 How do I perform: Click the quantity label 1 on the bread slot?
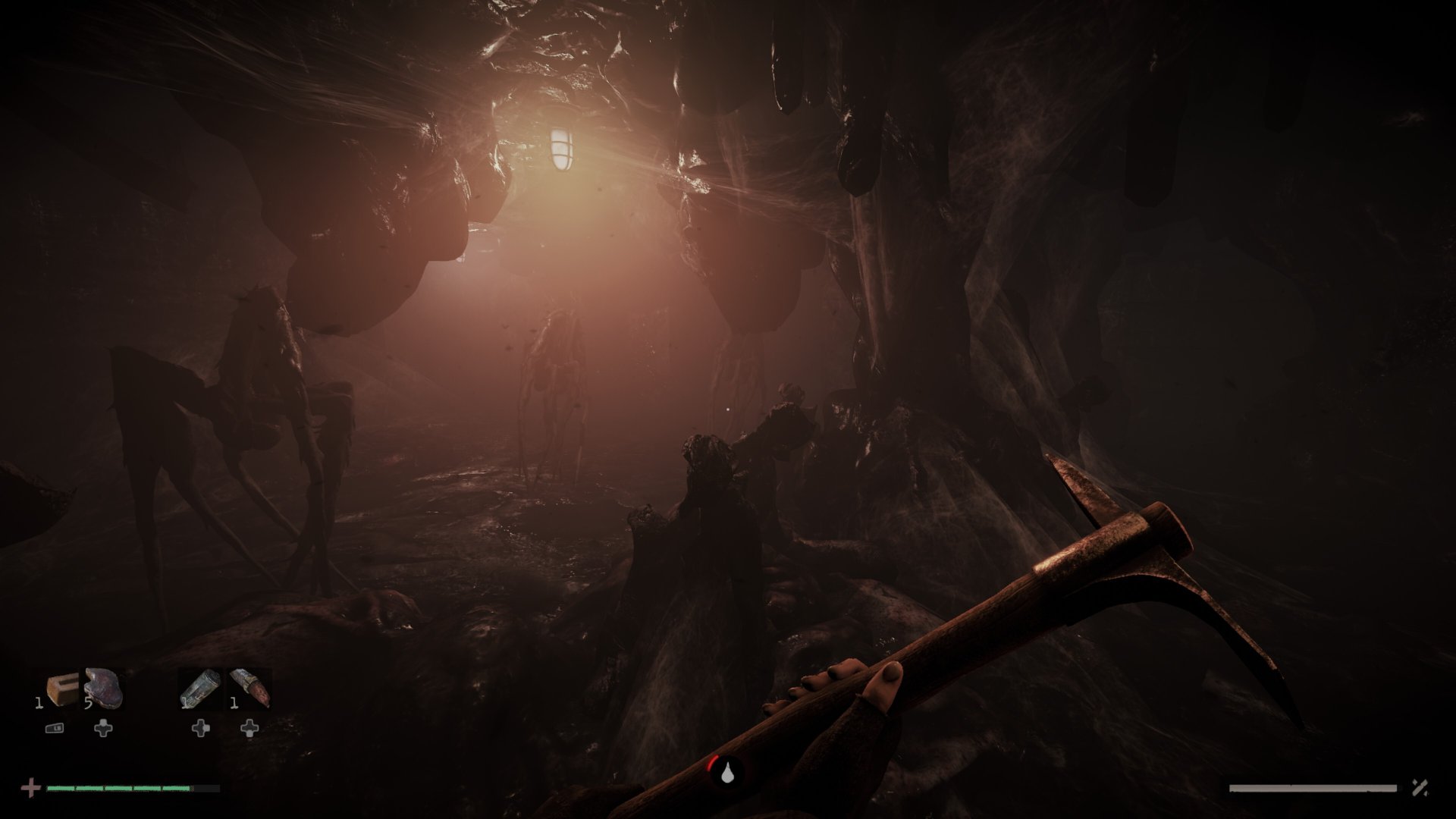point(39,703)
